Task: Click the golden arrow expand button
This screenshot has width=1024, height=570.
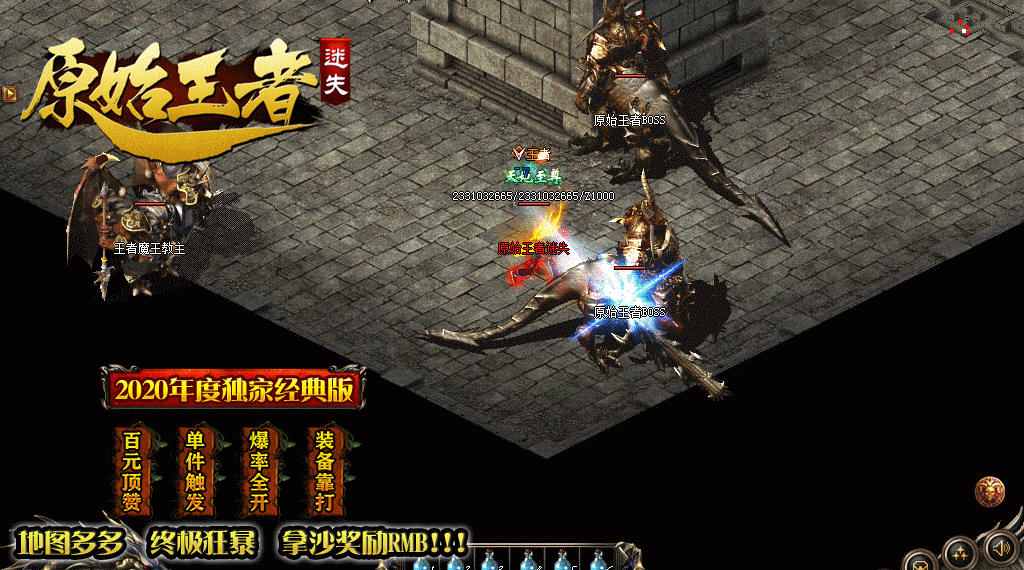Action: point(9,93)
